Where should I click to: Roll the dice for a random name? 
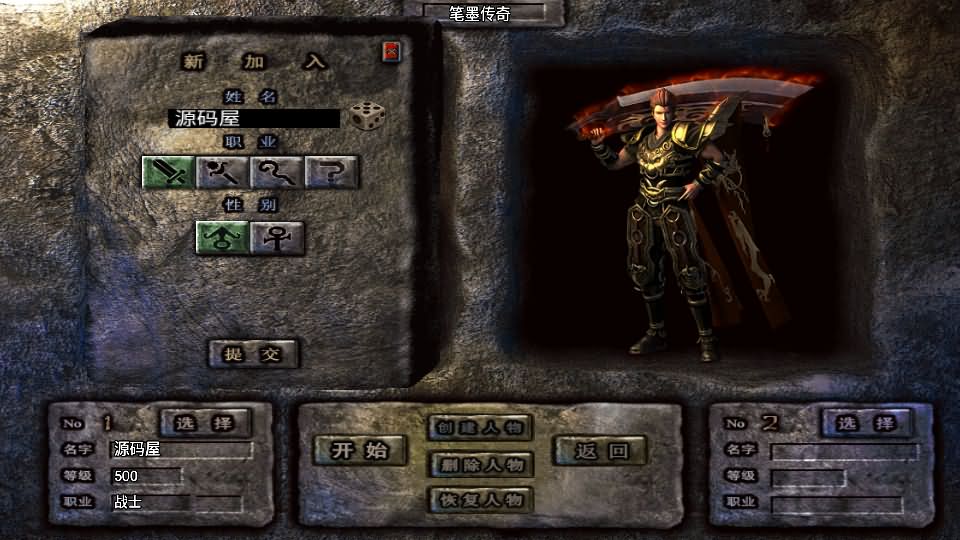pos(367,117)
